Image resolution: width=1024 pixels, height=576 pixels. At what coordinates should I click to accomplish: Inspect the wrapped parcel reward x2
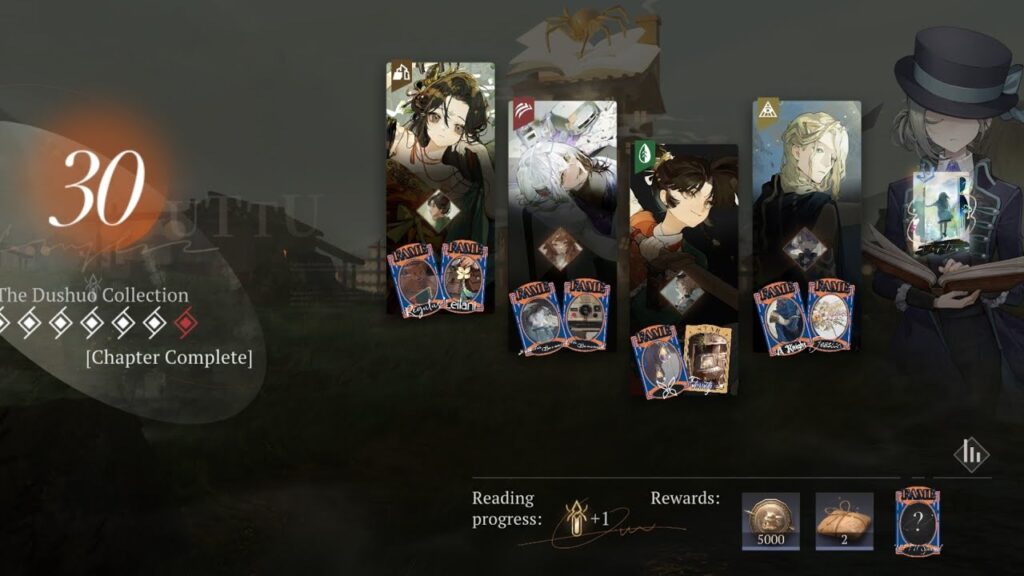[844, 521]
